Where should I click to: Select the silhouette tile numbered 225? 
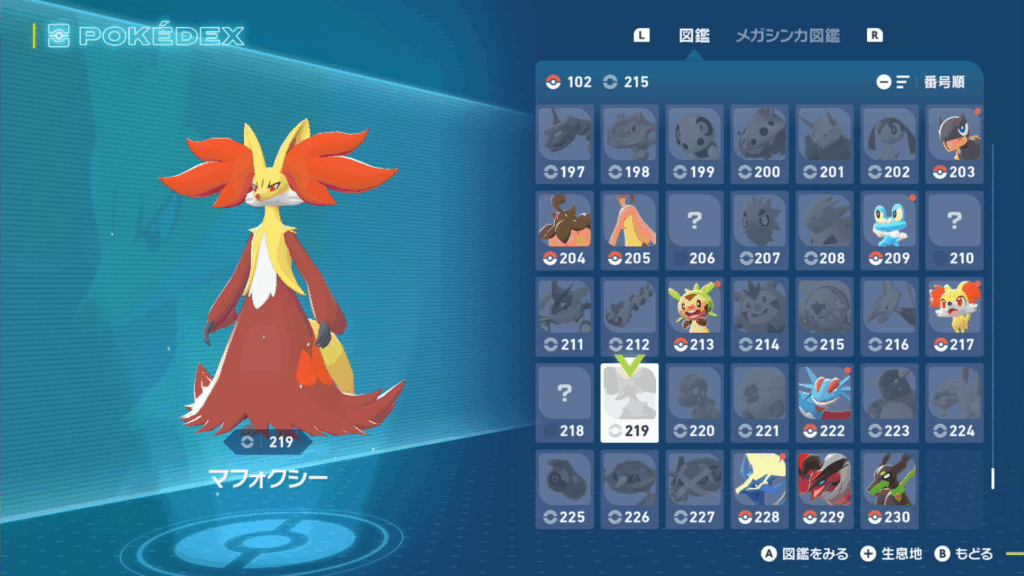click(x=565, y=488)
